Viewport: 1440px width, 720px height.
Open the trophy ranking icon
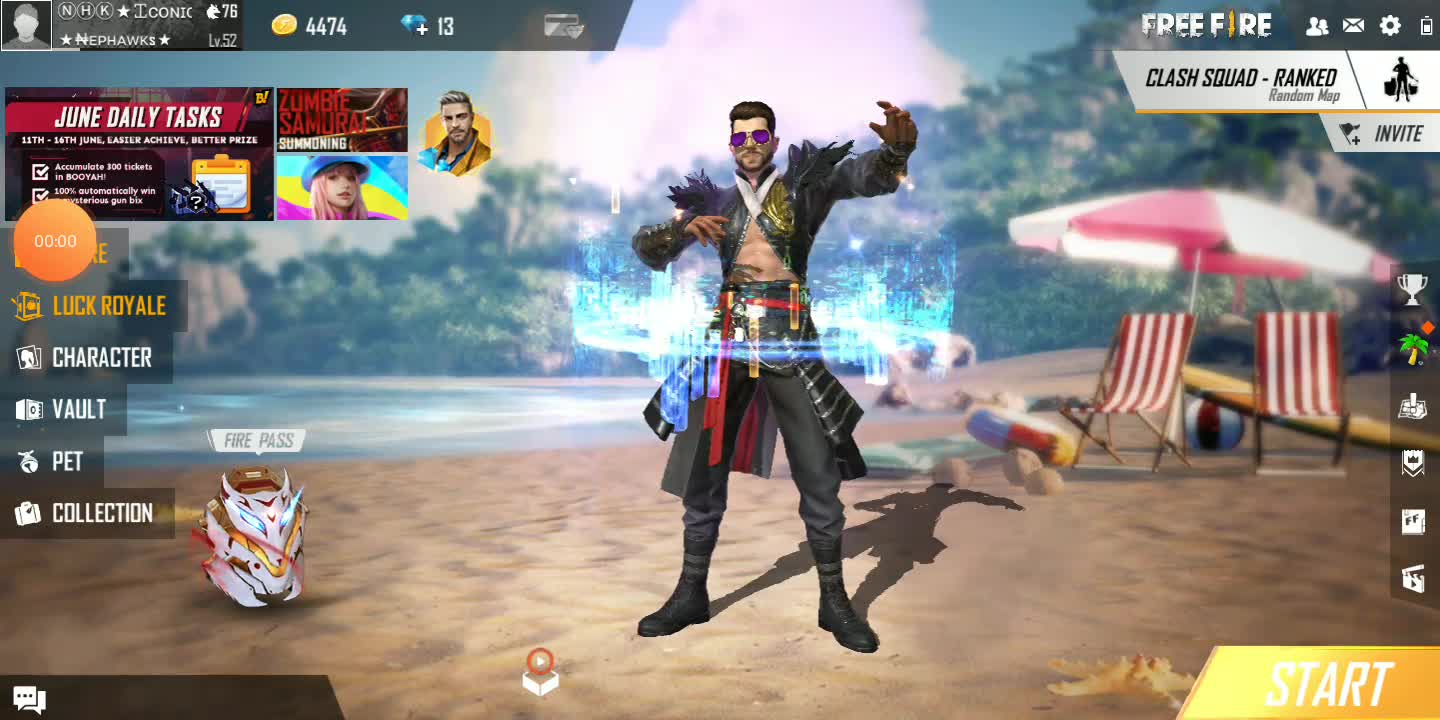coord(1412,290)
